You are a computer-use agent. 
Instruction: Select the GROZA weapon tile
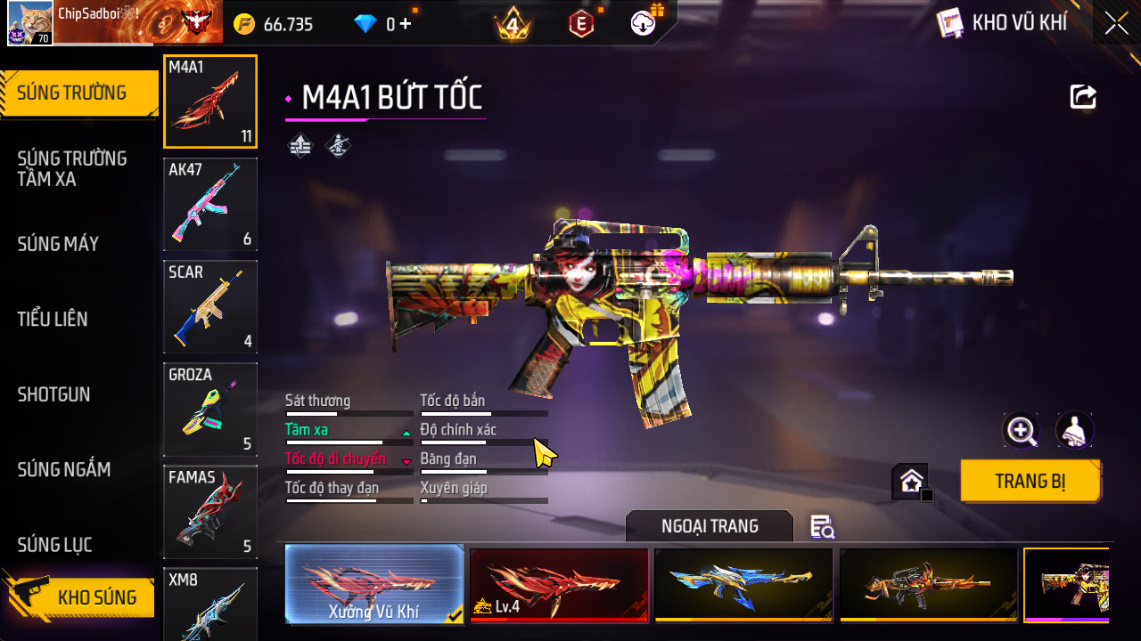tap(210, 409)
